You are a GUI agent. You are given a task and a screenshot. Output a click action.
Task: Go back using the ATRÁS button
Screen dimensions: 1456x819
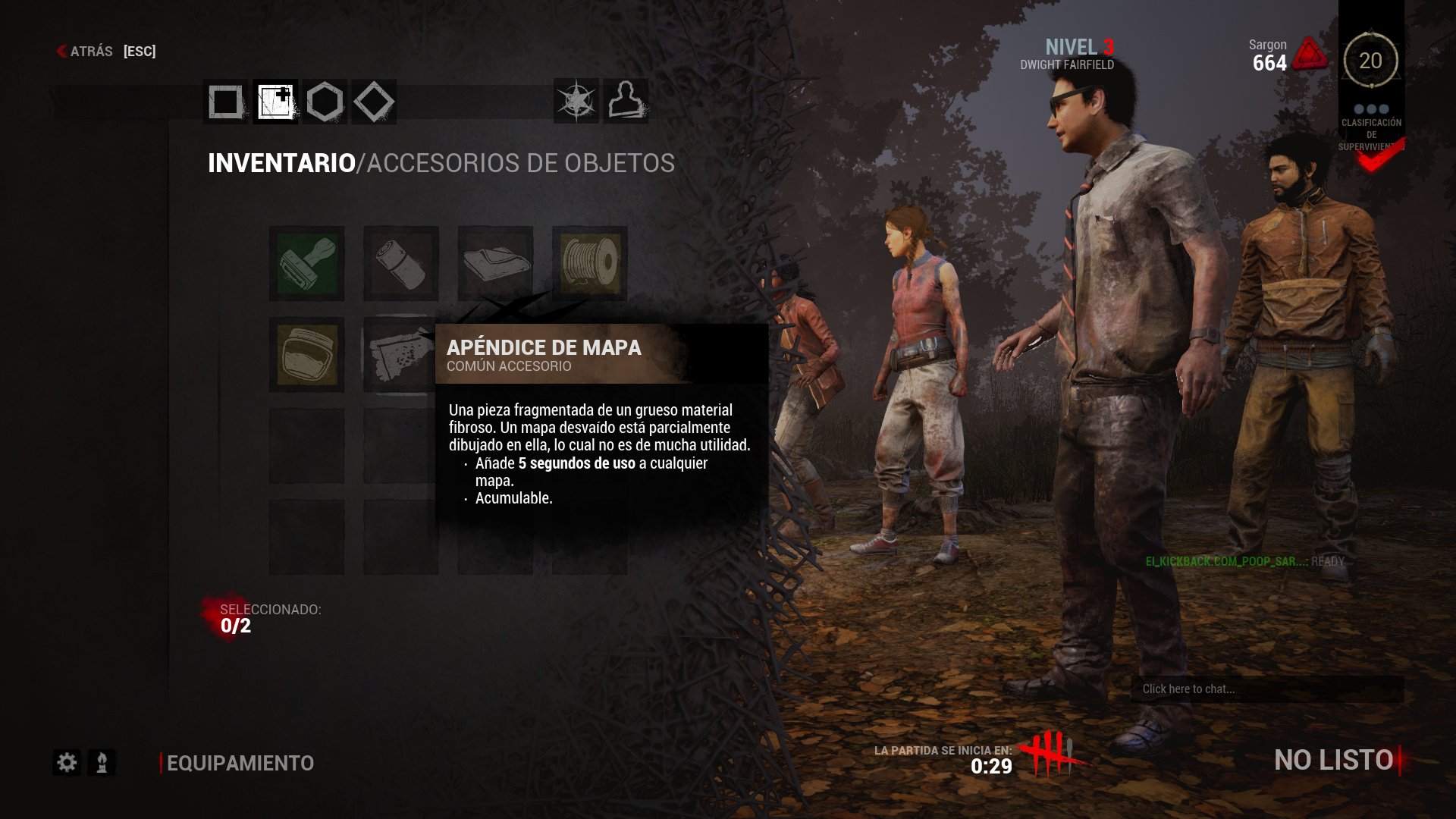click(91, 52)
